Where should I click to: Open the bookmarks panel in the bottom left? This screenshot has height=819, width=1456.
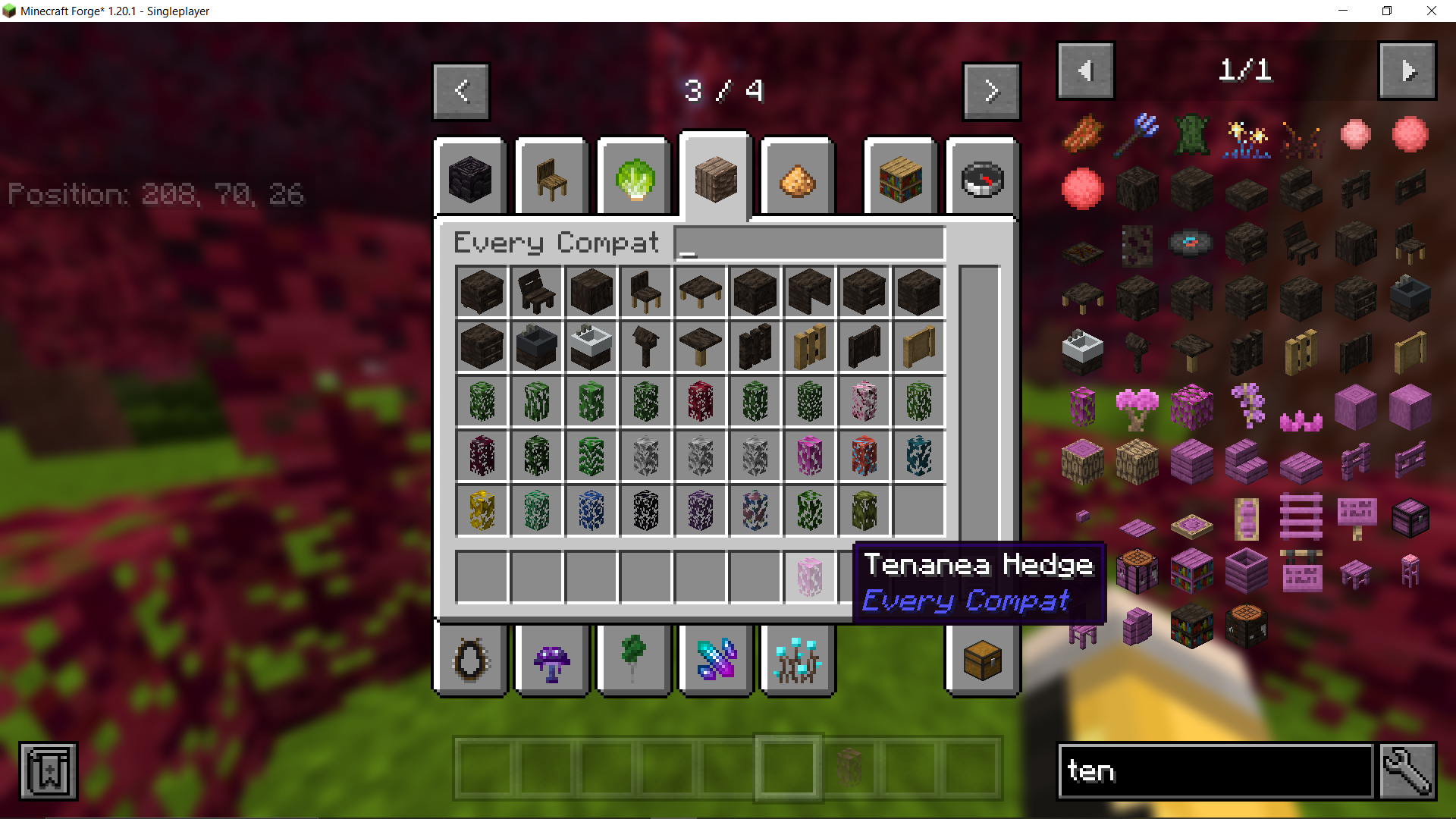coord(47,770)
